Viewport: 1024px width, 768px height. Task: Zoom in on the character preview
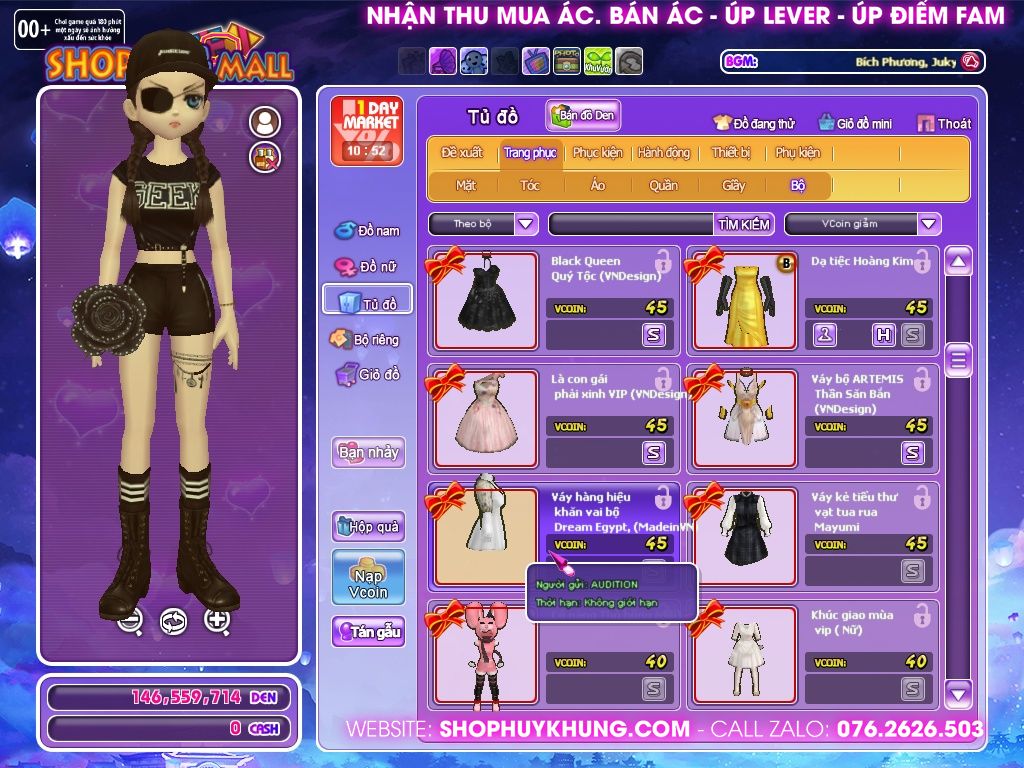[x=217, y=620]
